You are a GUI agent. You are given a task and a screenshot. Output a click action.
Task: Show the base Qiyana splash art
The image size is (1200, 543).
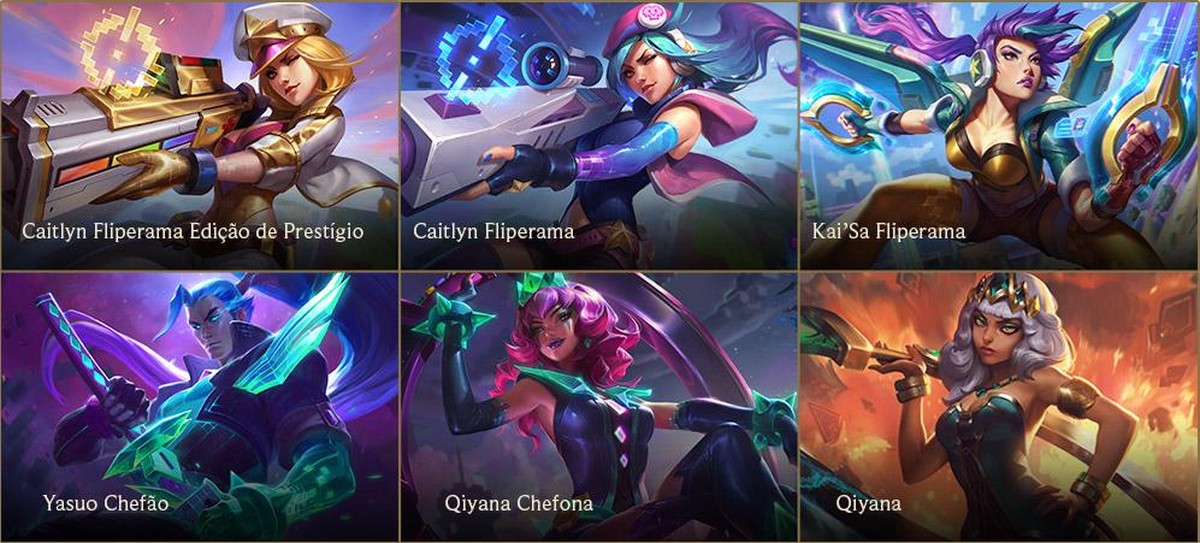tap(999, 407)
